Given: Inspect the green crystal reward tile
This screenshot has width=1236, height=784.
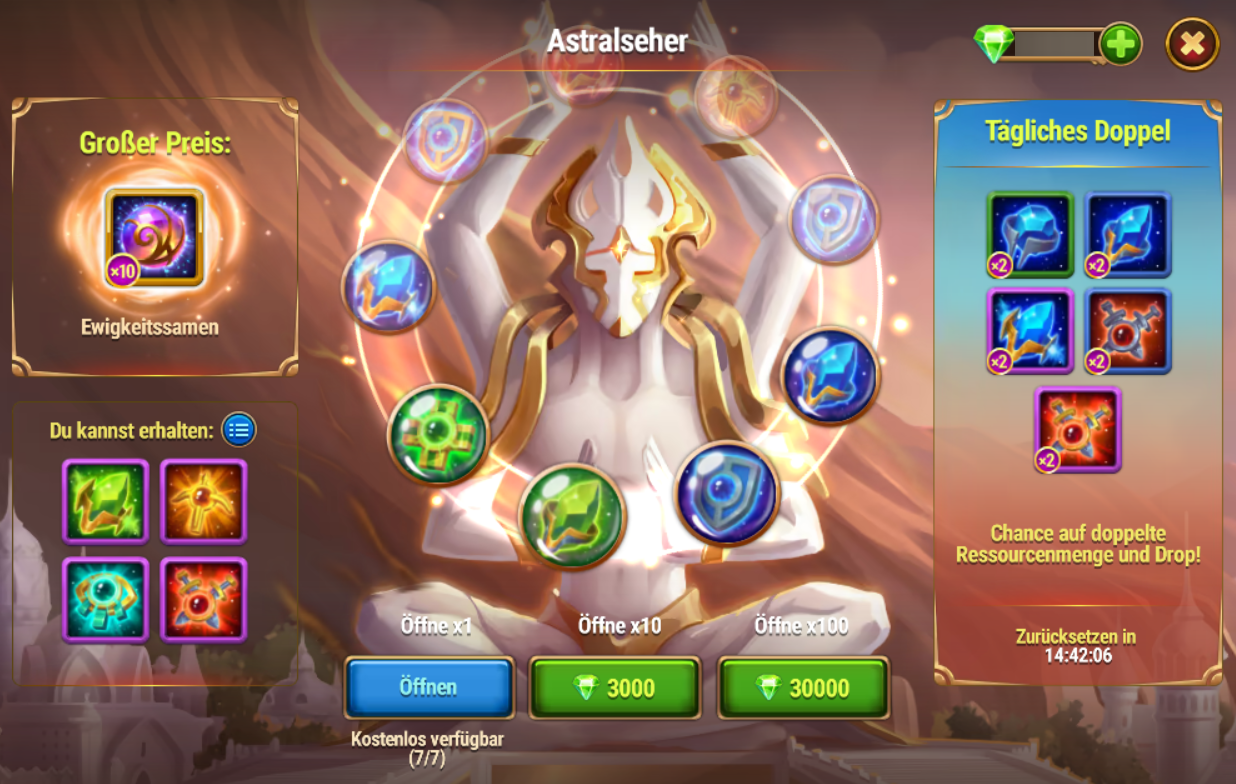Looking at the screenshot, I should (x=105, y=501).
